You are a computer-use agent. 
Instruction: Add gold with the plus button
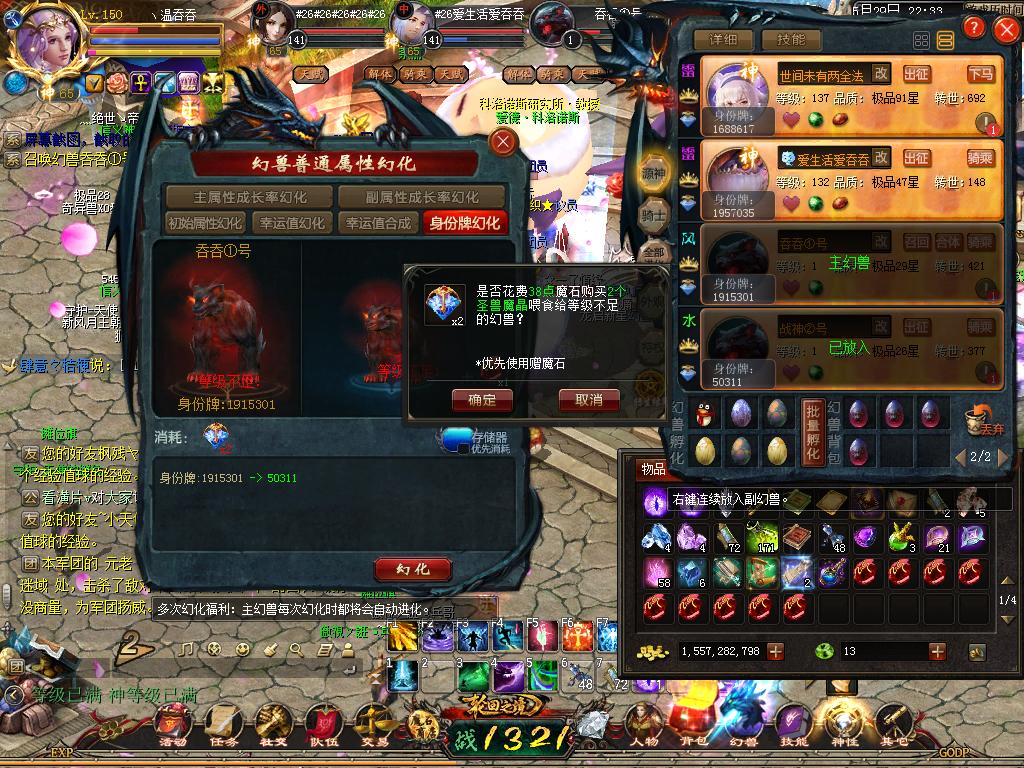pyautogui.click(x=775, y=651)
